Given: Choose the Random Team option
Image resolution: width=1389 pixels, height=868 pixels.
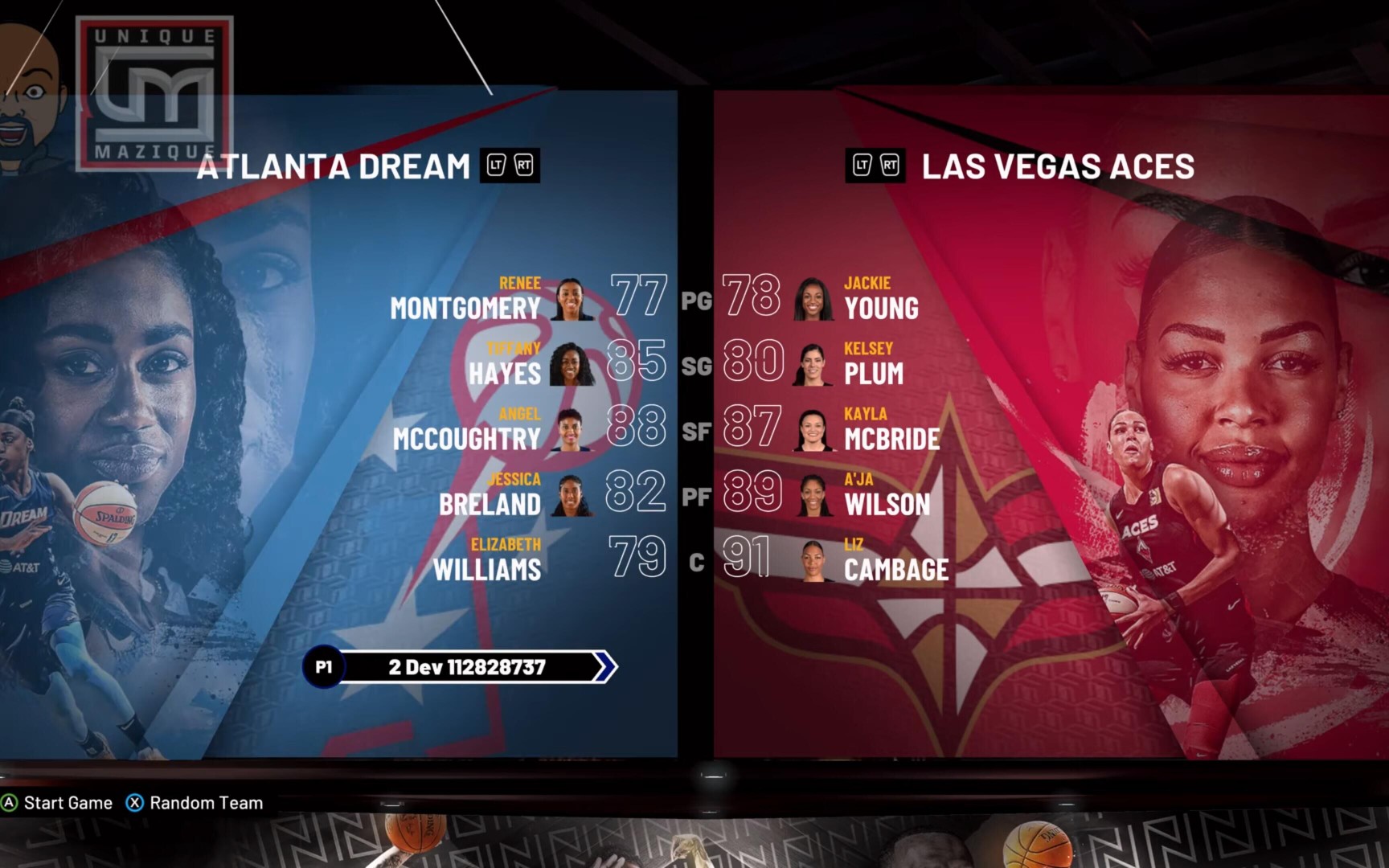Looking at the screenshot, I should [x=195, y=803].
